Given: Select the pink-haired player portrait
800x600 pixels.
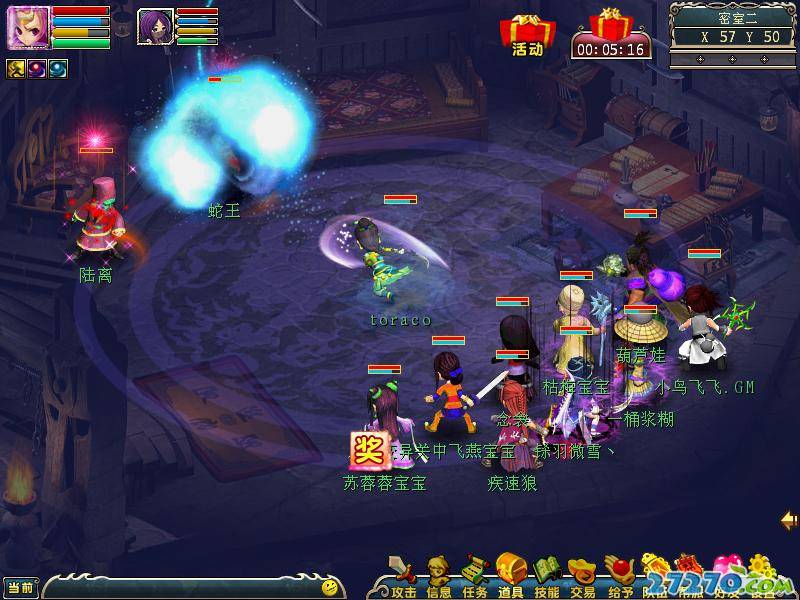Looking at the screenshot, I should point(26,27).
